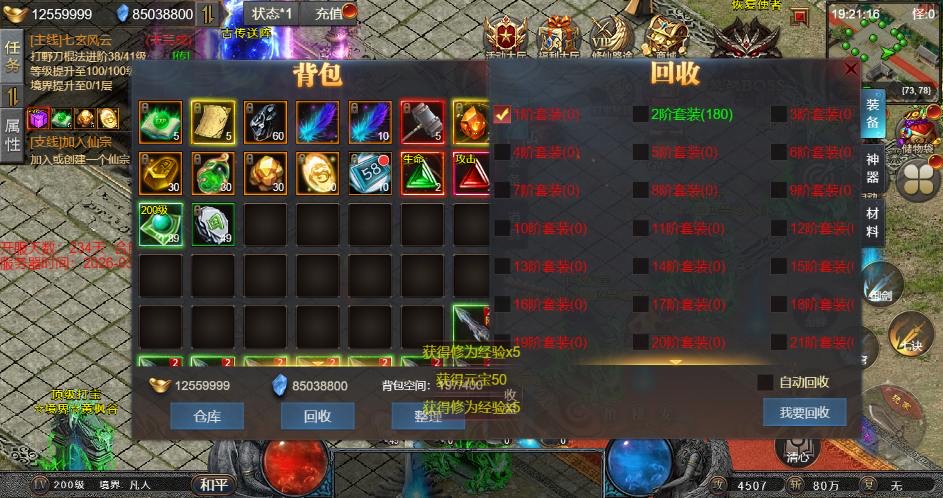This screenshot has height=498, width=943.
Task: Confirm recycling with 我要回收
Action: tap(805, 412)
